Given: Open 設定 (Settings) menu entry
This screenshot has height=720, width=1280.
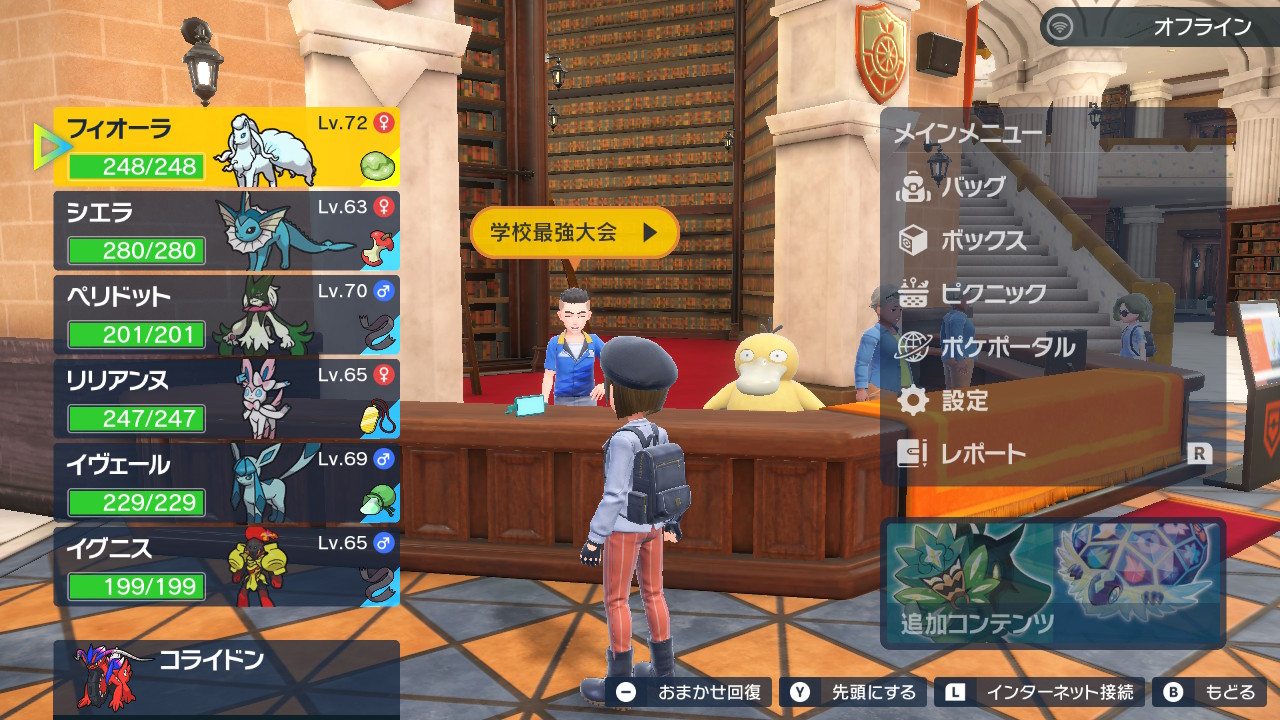Looking at the screenshot, I should (964, 401).
